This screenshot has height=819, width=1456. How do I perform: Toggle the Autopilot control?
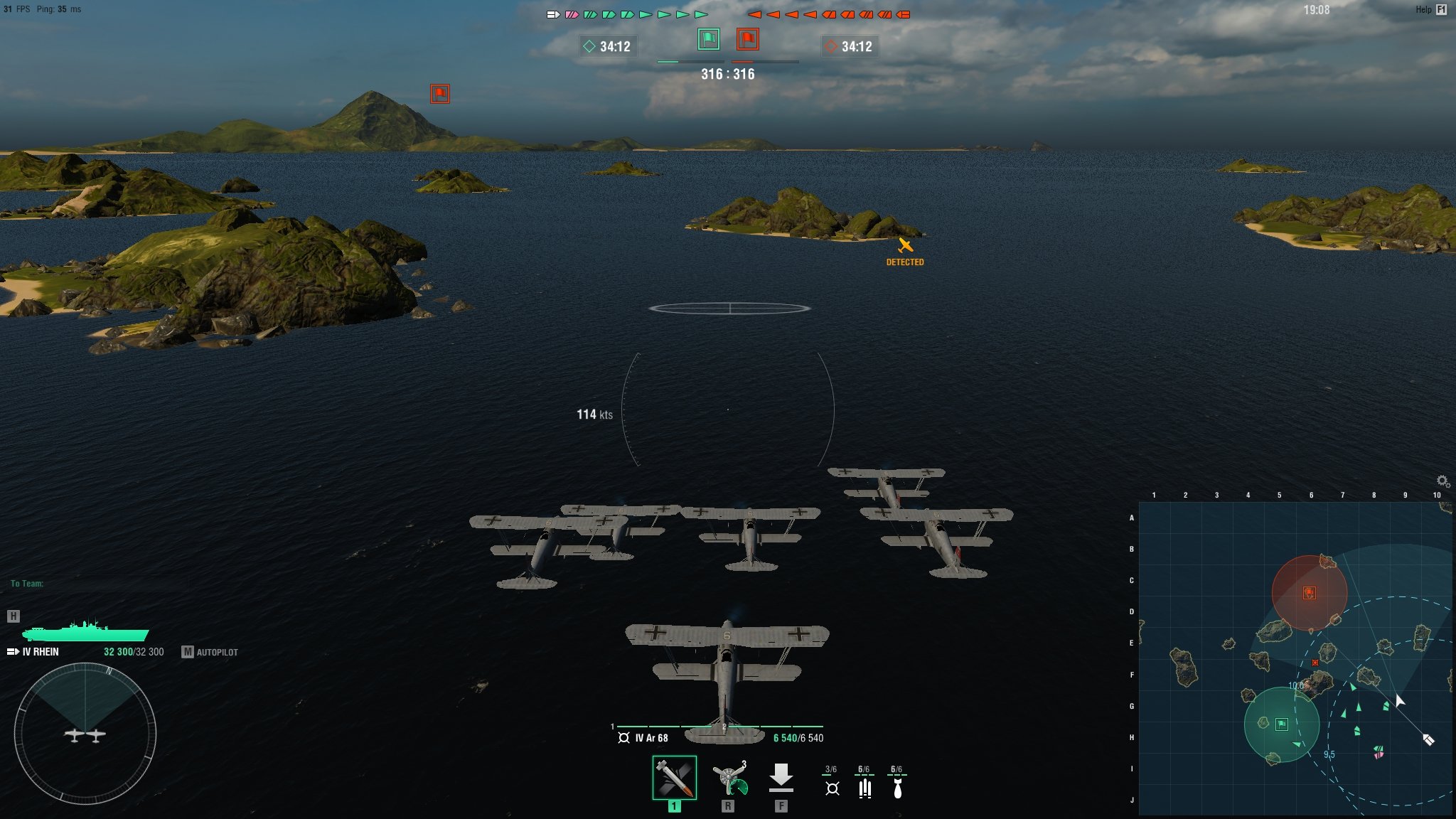pos(210,652)
